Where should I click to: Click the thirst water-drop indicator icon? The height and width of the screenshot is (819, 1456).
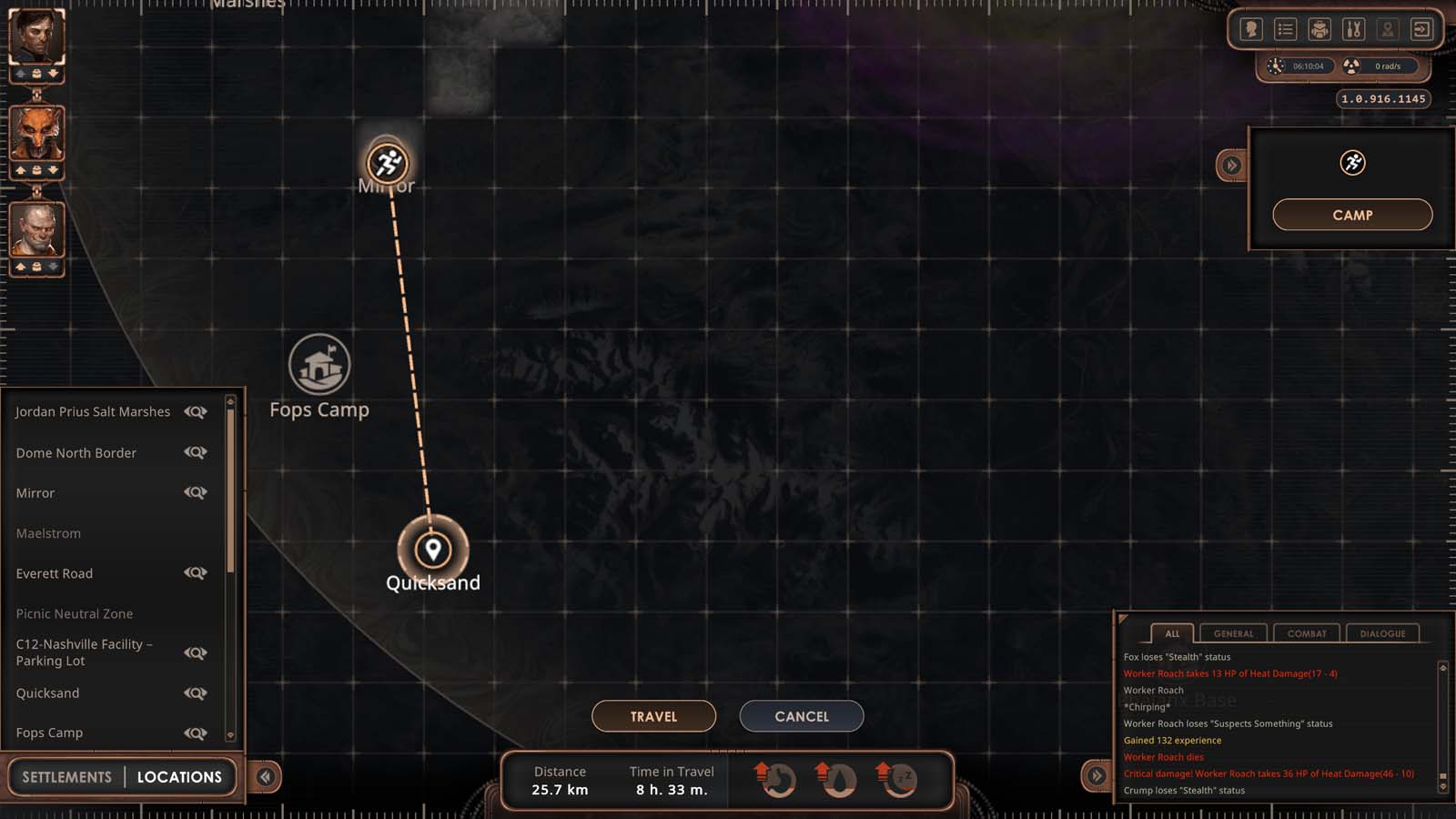(839, 781)
